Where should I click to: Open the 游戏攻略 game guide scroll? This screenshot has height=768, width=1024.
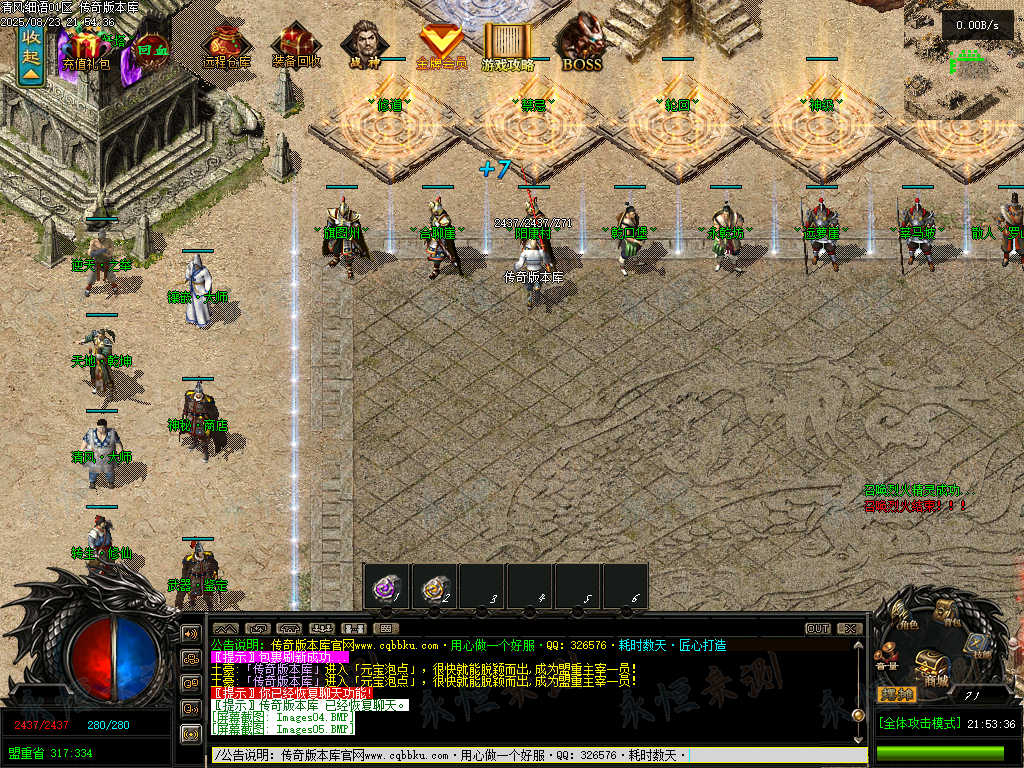[x=508, y=45]
